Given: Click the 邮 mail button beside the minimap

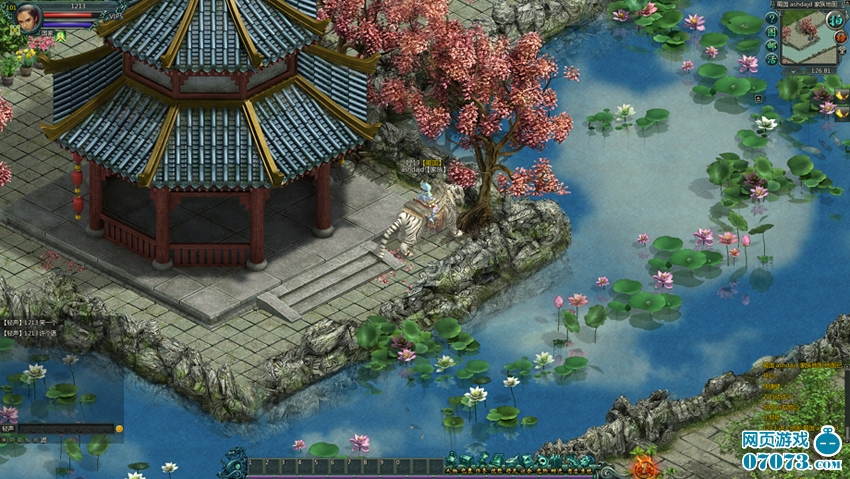Looking at the screenshot, I should coord(771,47).
